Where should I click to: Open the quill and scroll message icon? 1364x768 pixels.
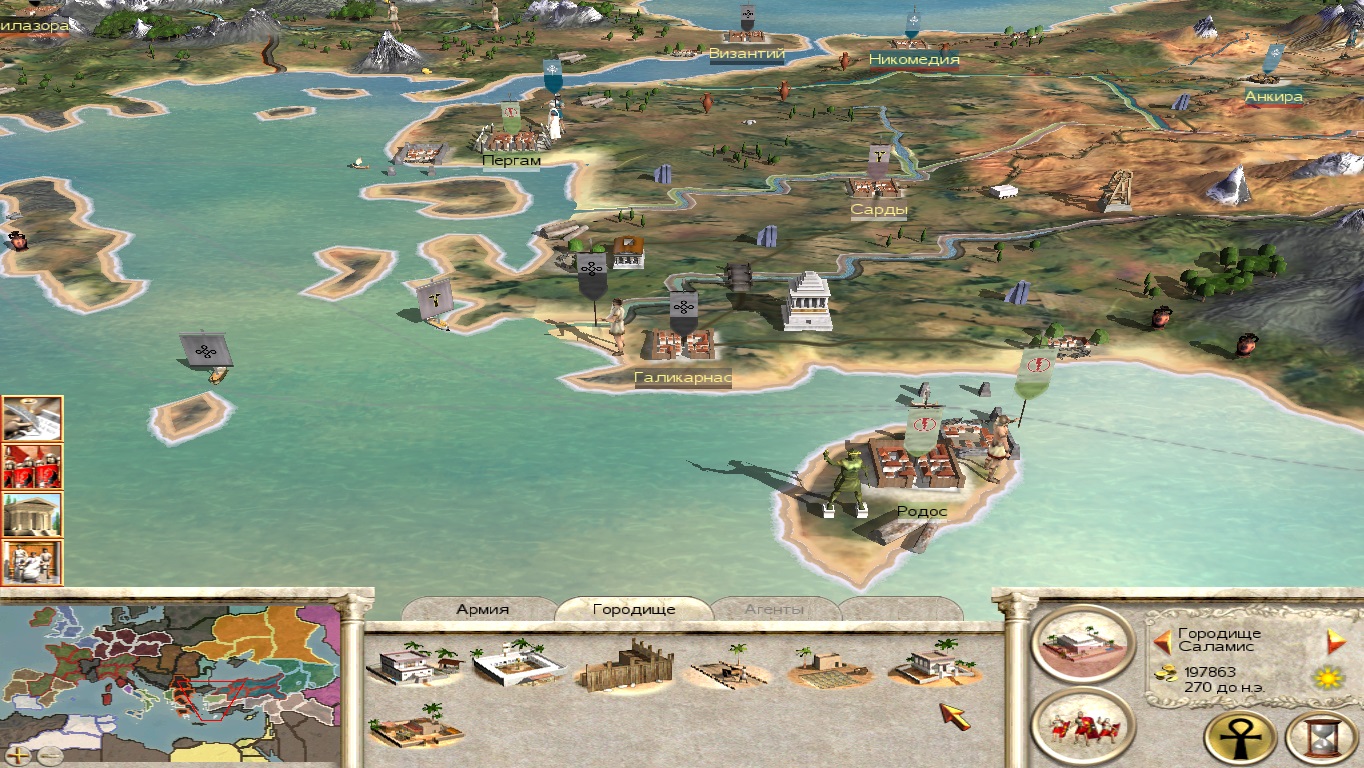[x=32, y=418]
